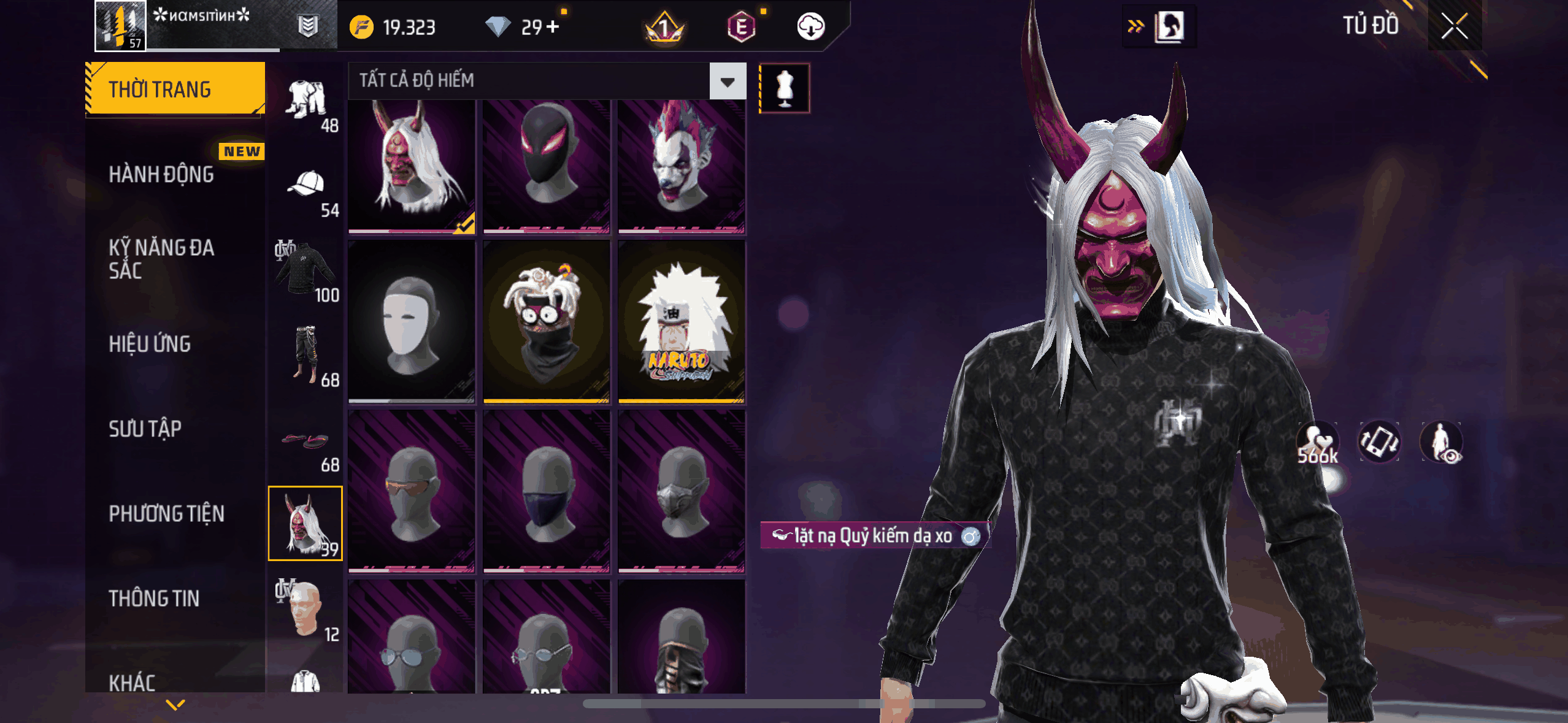
Task: Add diamonds with the plus button
Action: coord(553,27)
